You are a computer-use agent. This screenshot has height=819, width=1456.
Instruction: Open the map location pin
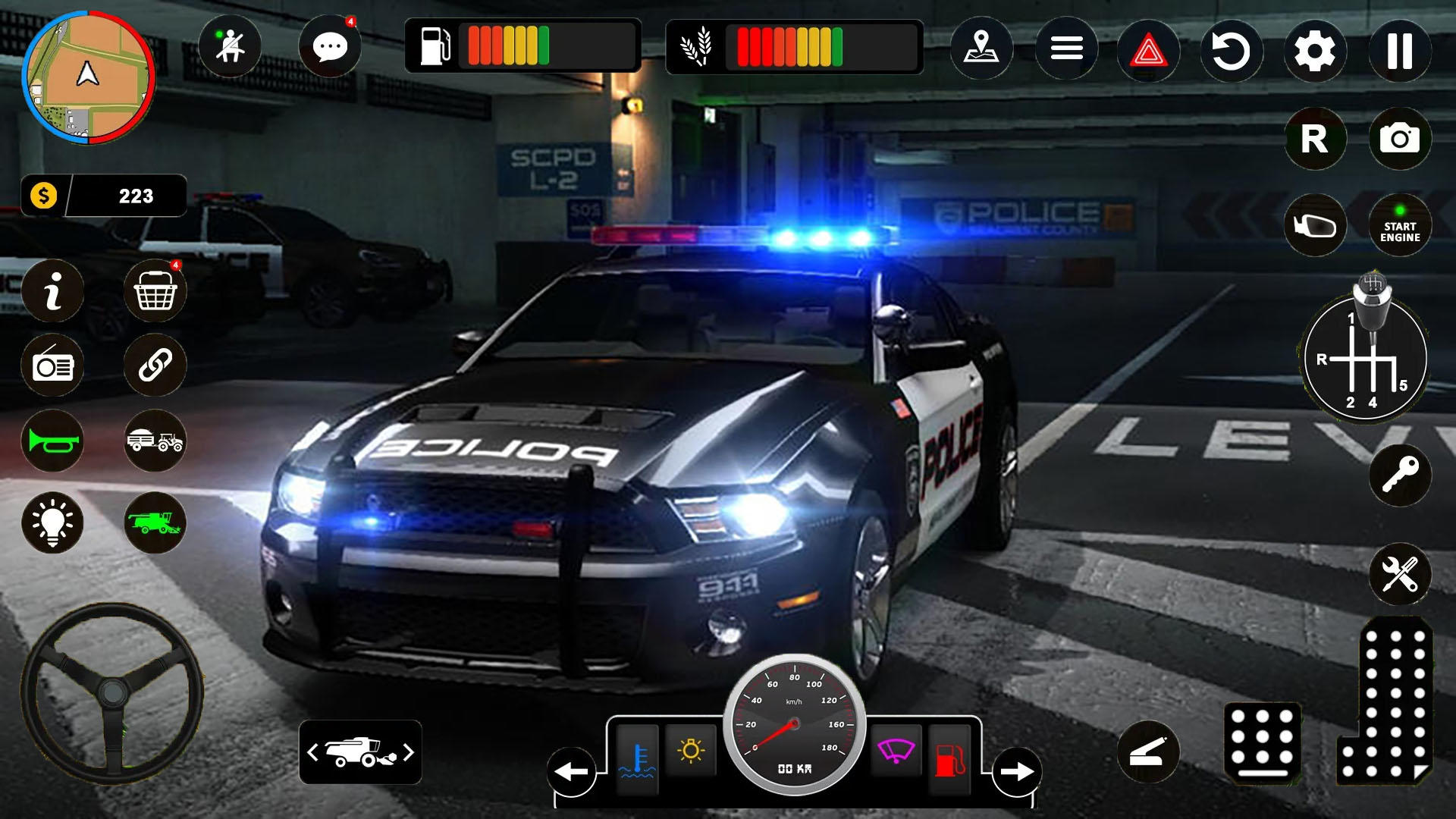coord(981,47)
